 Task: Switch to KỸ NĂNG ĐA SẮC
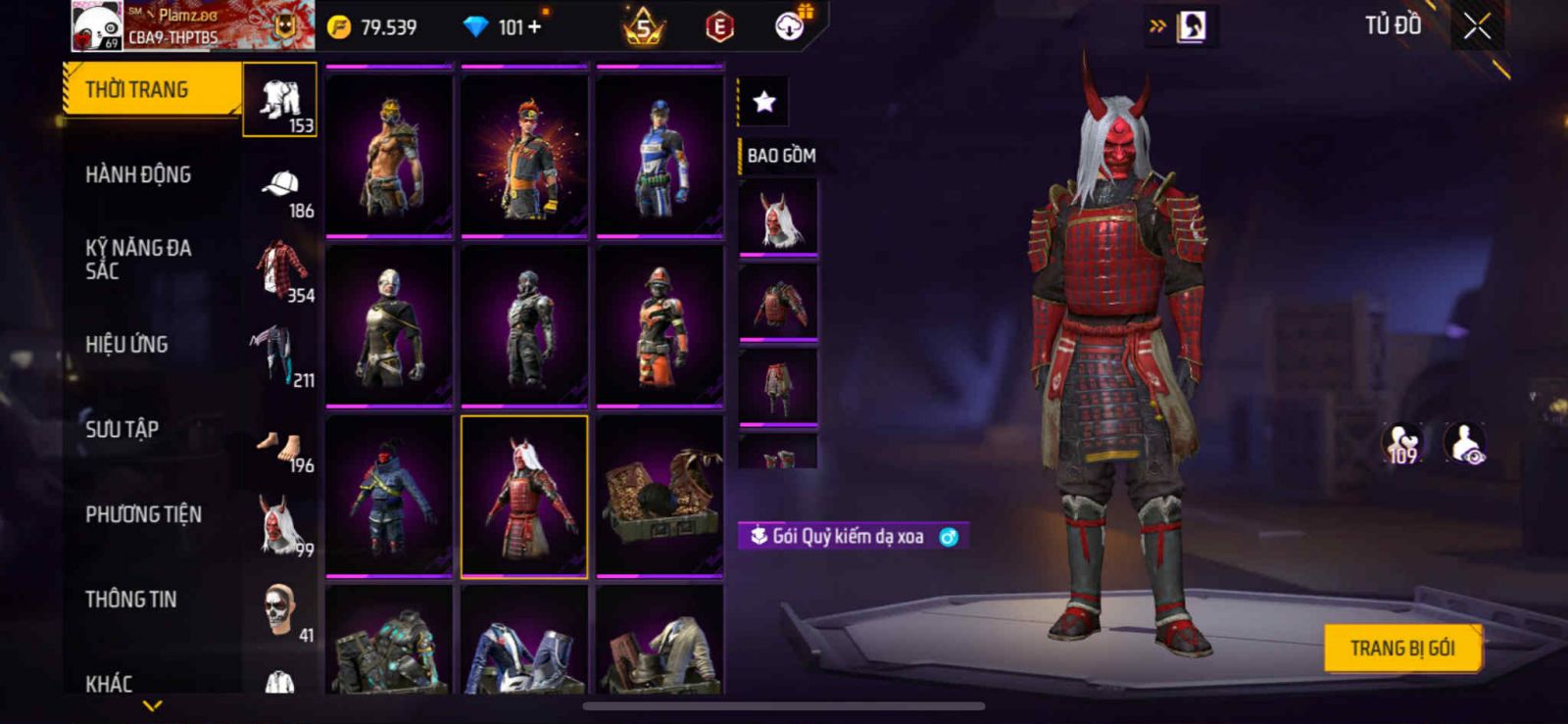[138, 260]
